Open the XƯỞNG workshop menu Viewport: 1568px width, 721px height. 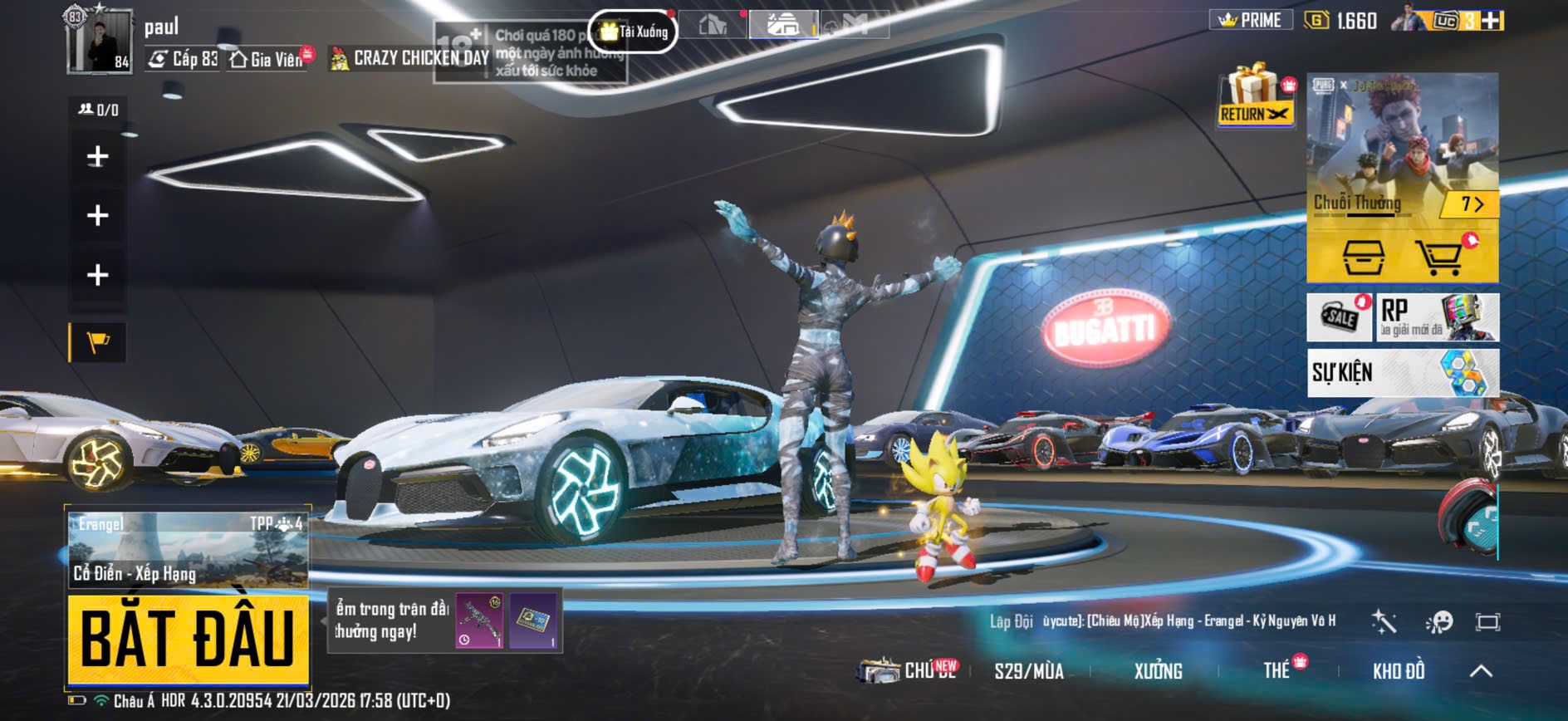[1158, 671]
